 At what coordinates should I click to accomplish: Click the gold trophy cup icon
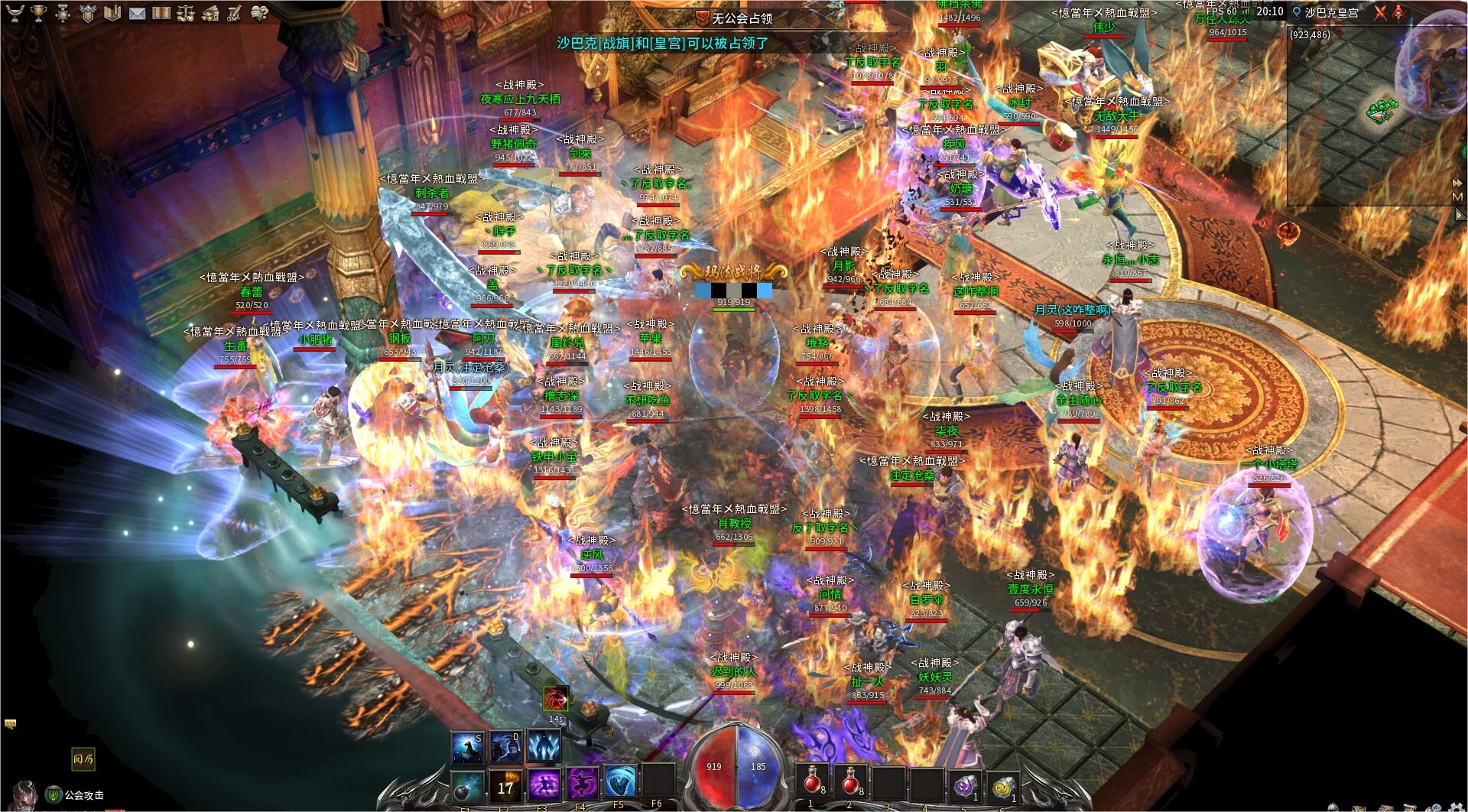[39, 13]
